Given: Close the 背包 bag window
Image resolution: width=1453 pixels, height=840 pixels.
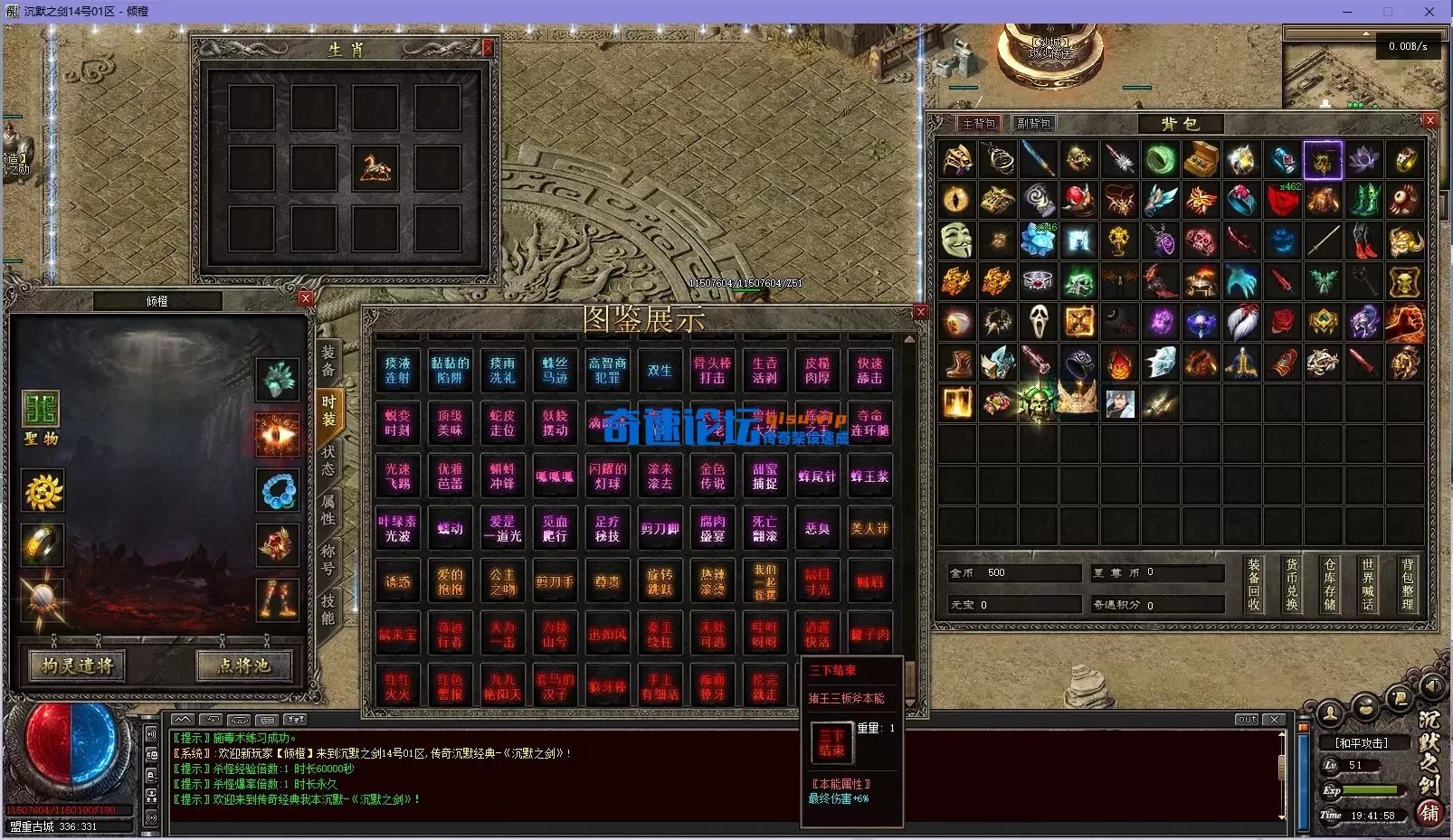Looking at the screenshot, I should (1429, 120).
